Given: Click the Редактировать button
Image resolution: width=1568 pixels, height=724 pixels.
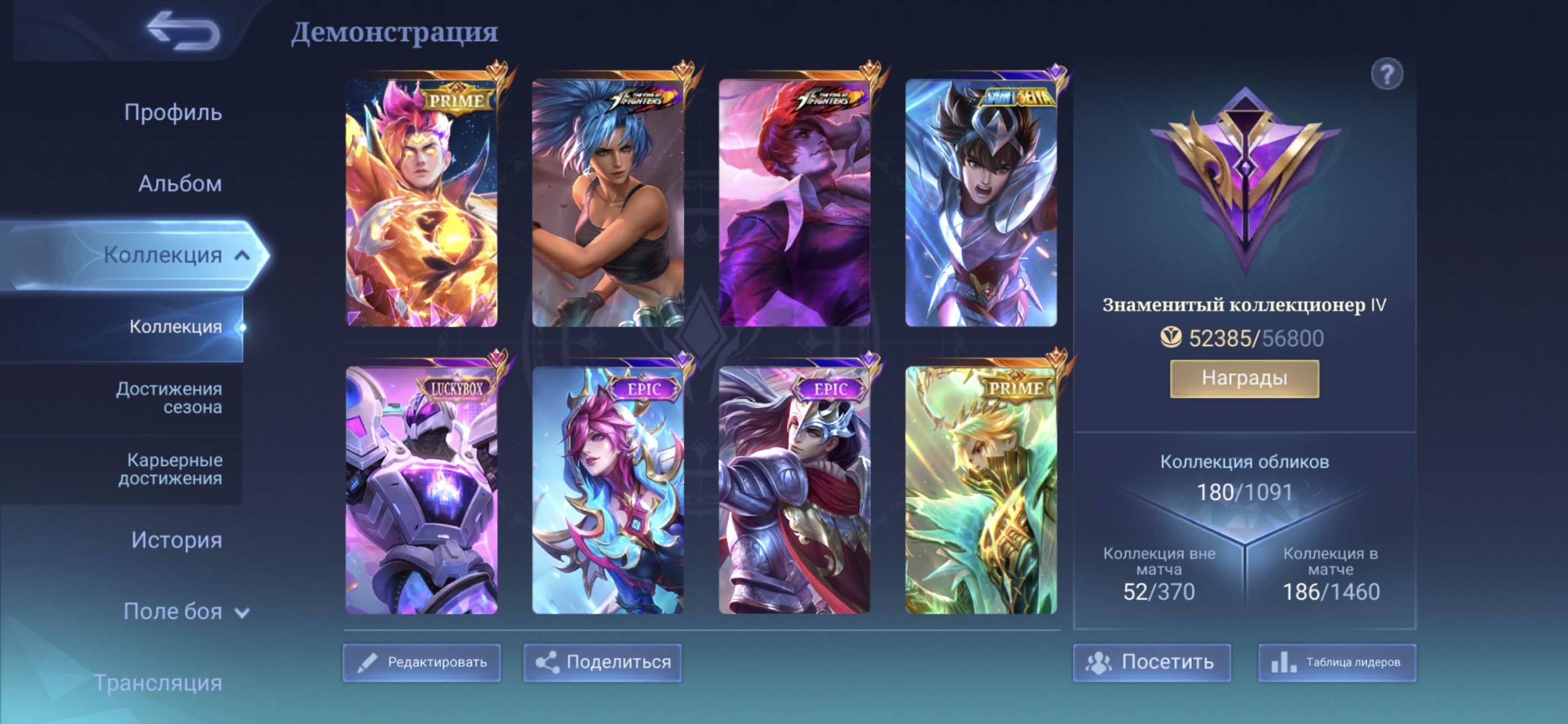Looking at the screenshot, I should 422,662.
